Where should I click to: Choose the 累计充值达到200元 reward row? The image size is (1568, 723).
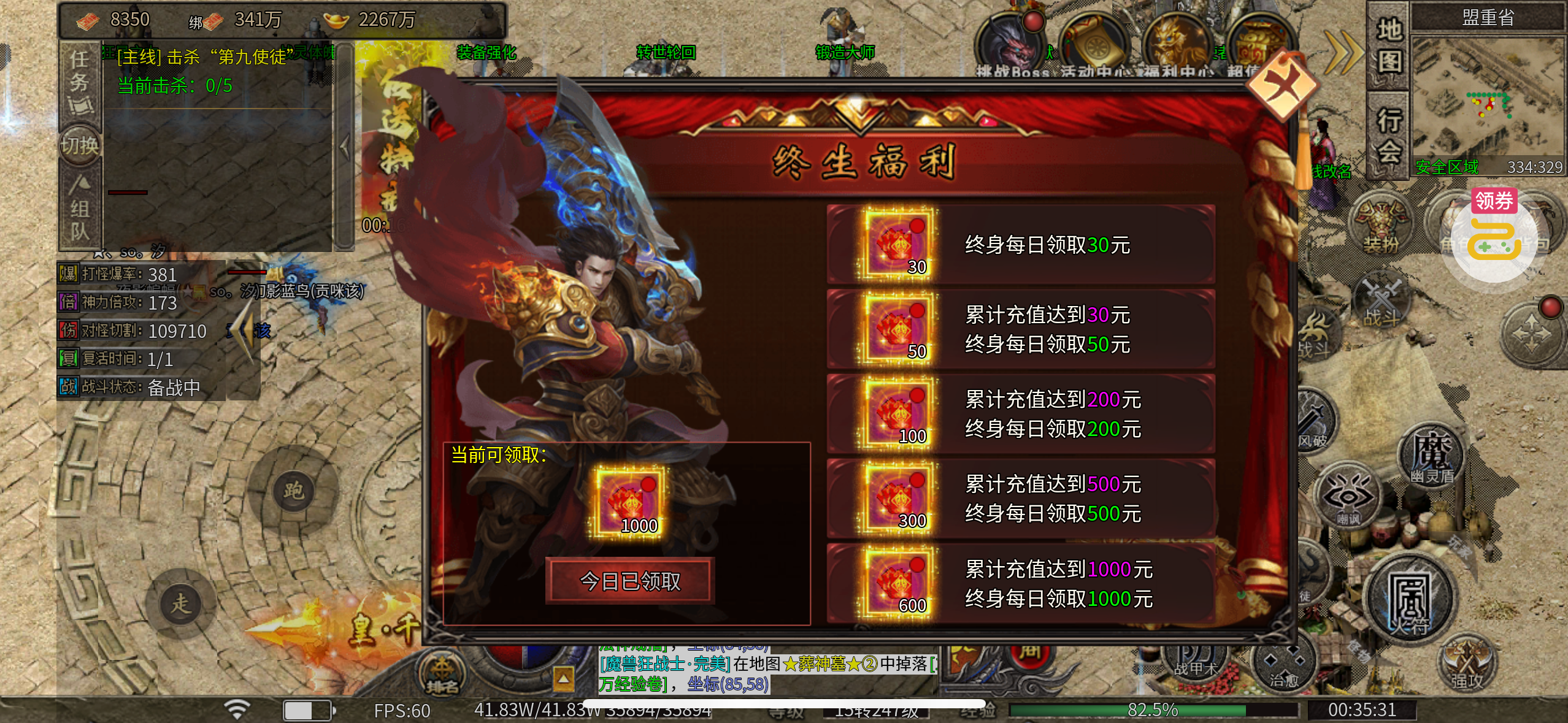[1020, 414]
